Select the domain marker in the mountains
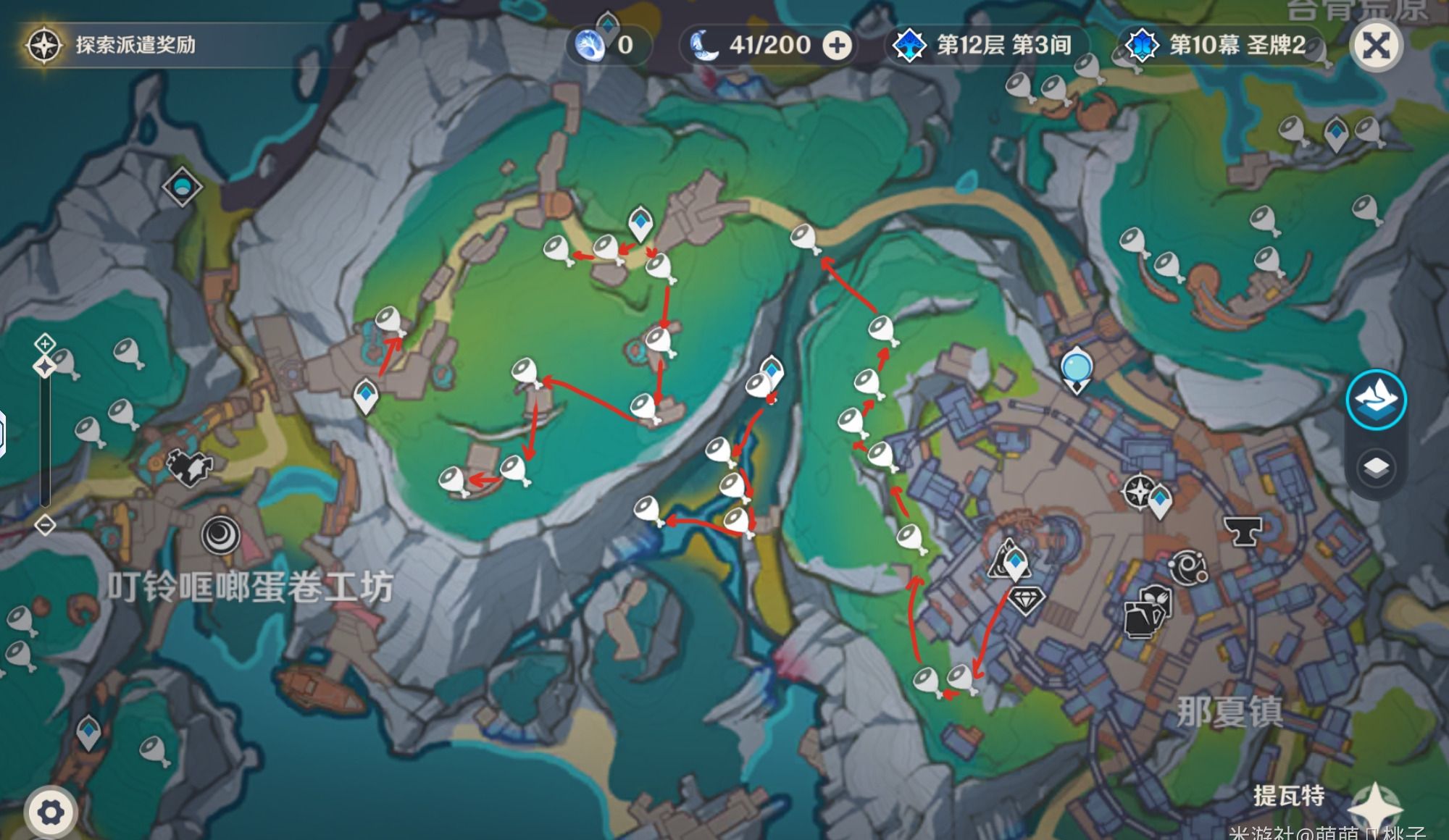 181,188
